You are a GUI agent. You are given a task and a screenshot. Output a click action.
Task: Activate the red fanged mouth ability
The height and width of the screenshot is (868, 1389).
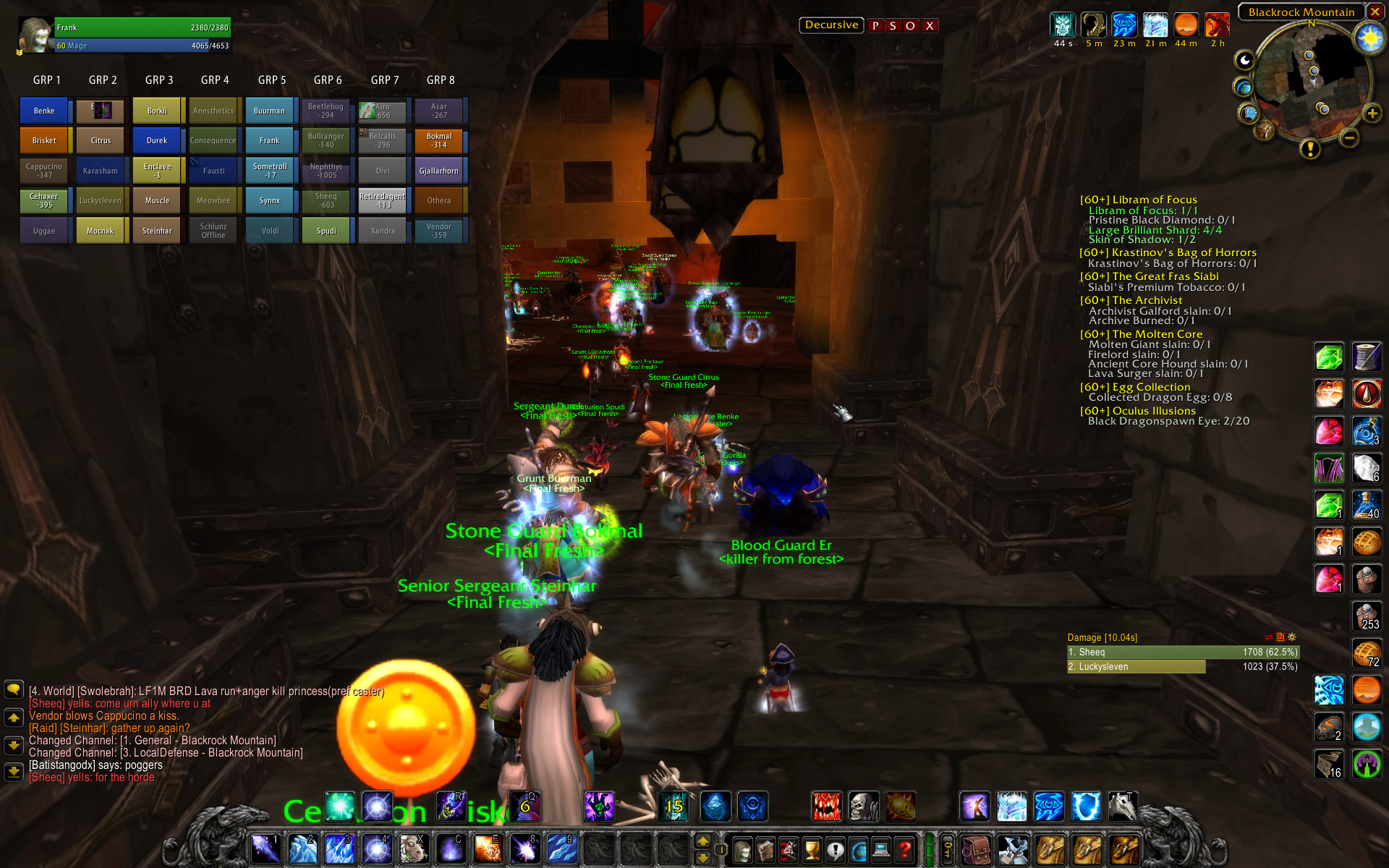click(x=826, y=807)
